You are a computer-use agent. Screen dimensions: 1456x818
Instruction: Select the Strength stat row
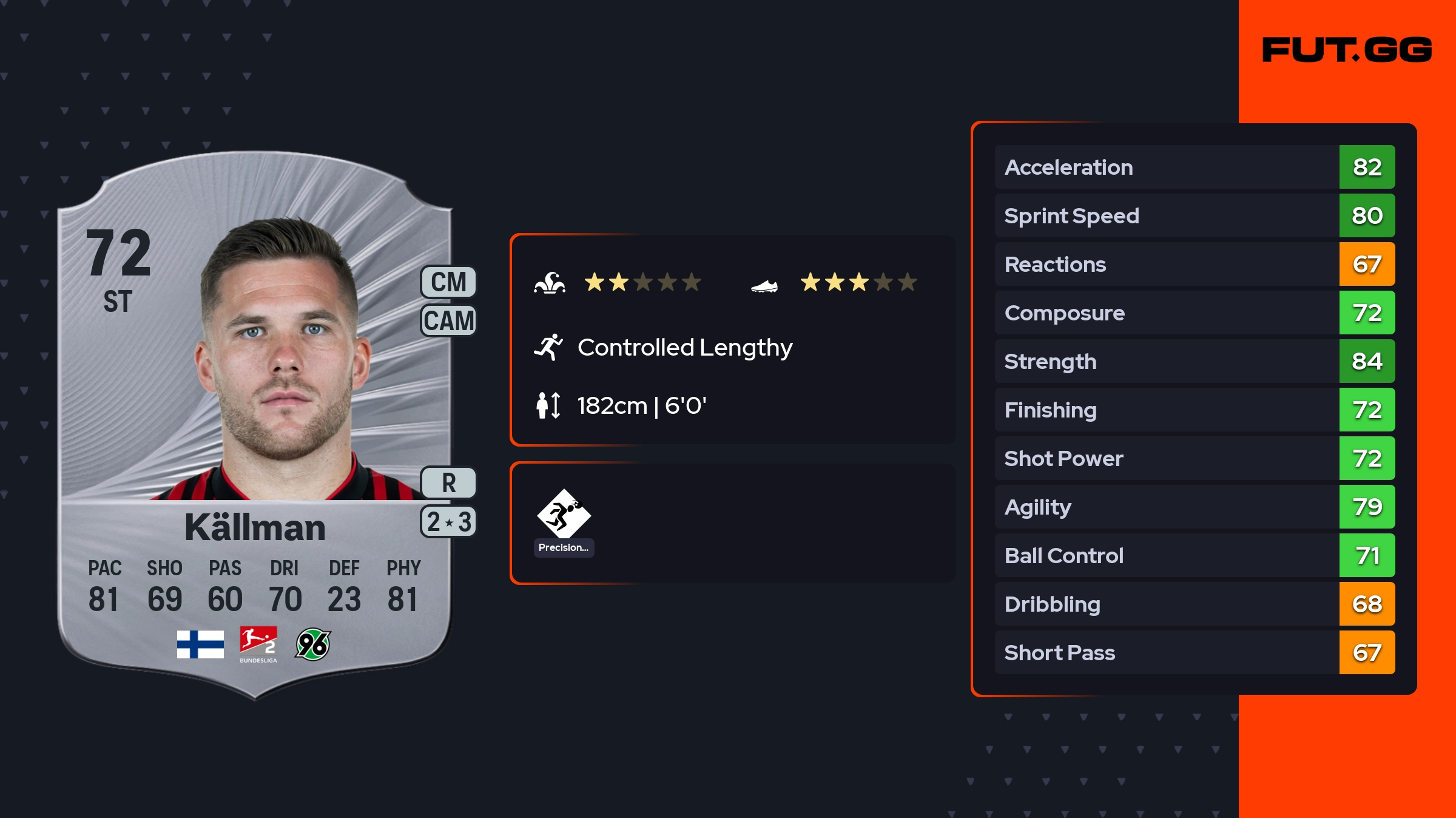[x=1194, y=361]
